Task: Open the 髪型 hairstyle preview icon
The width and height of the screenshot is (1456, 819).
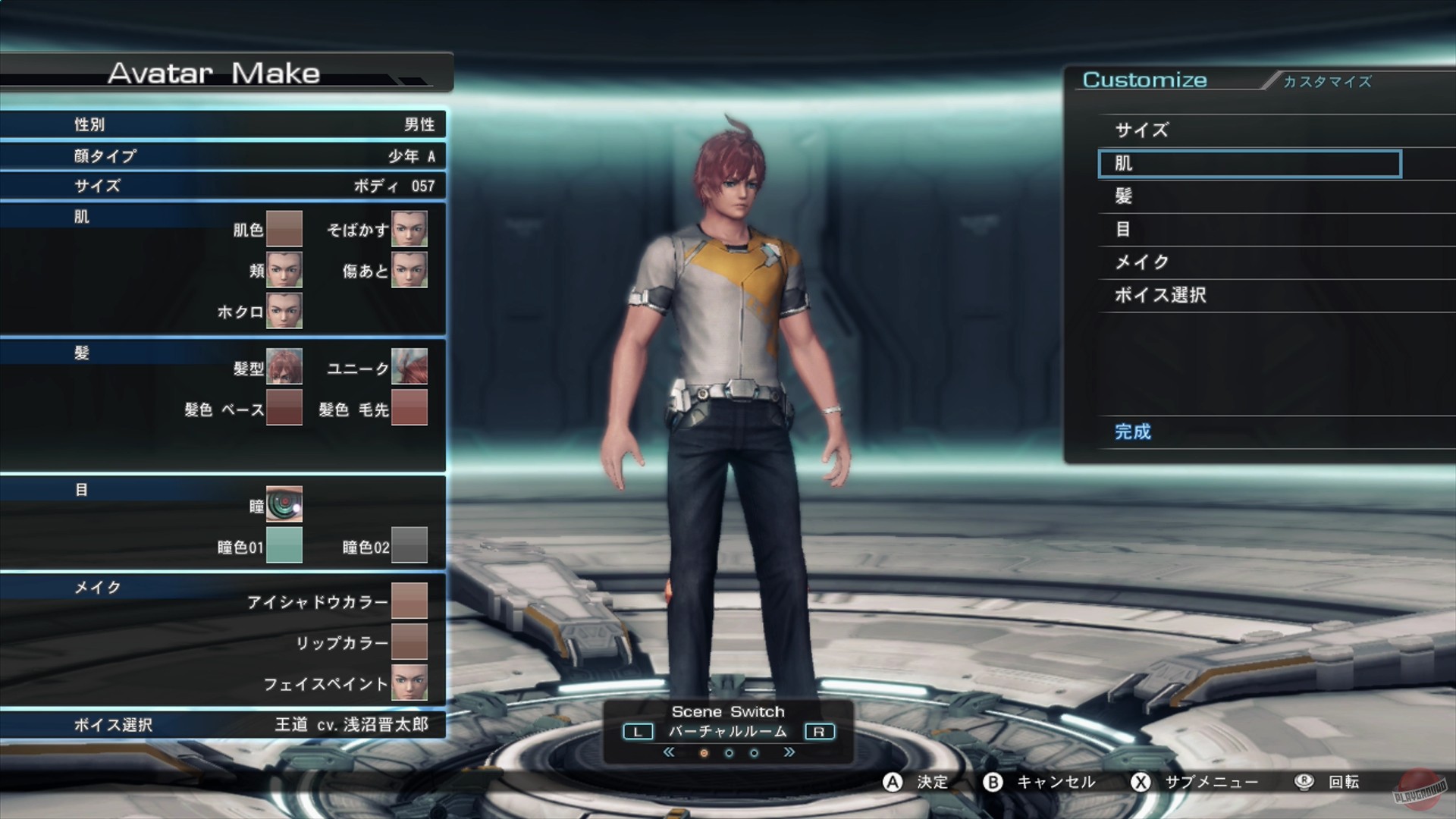Action: [284, 368]
